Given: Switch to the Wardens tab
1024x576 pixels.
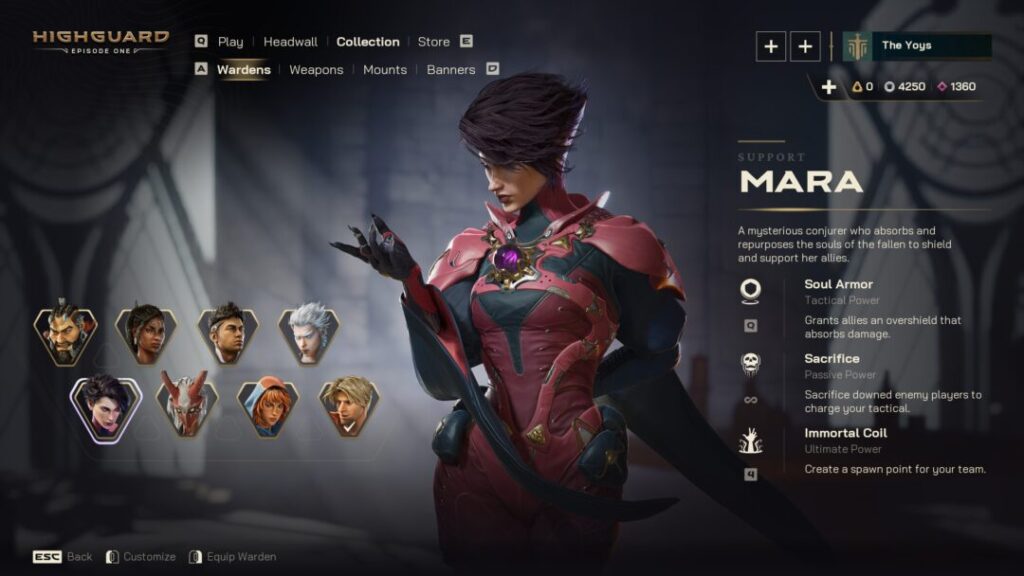Looking at the screenshot, I should (x=243, y=70).
